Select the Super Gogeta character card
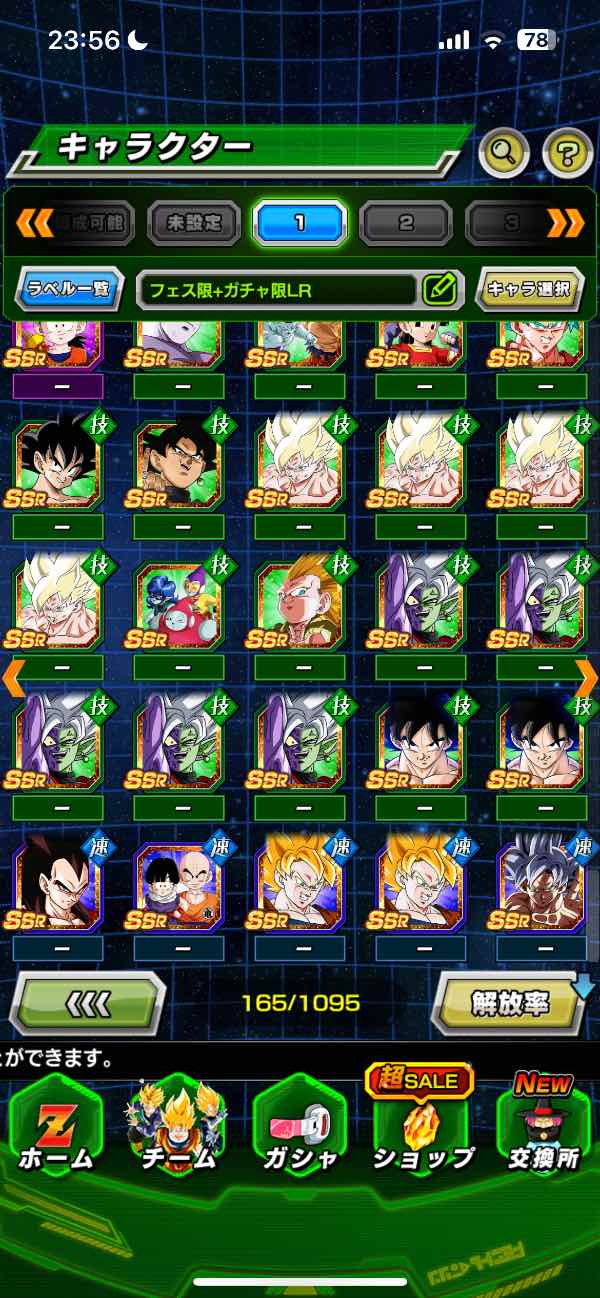The width and height of the screenshot is (600, 1298). point(299,606)
